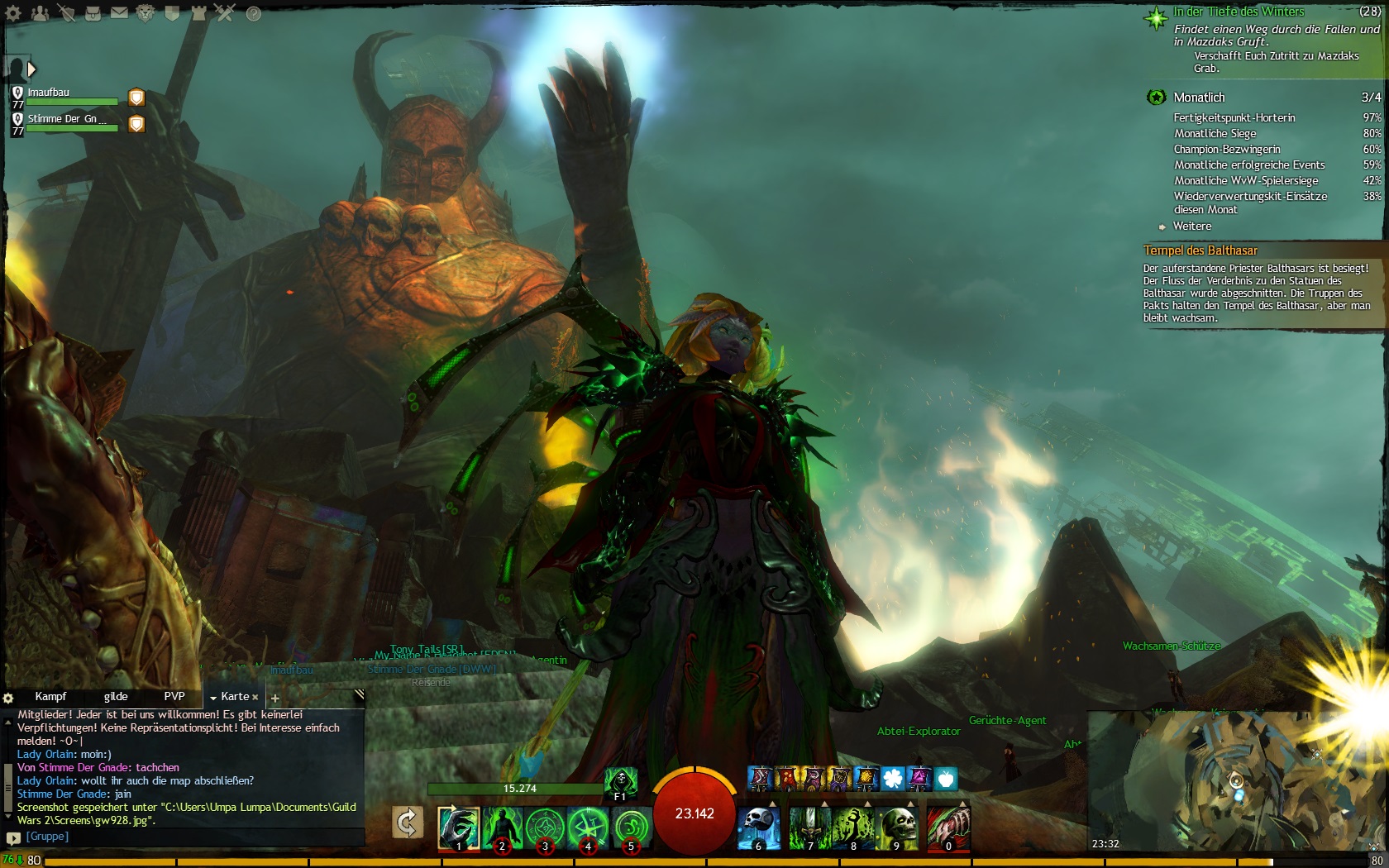
Task: Activate the red claw elite skill
Action: pyautogui.click(x=947, y=827)
